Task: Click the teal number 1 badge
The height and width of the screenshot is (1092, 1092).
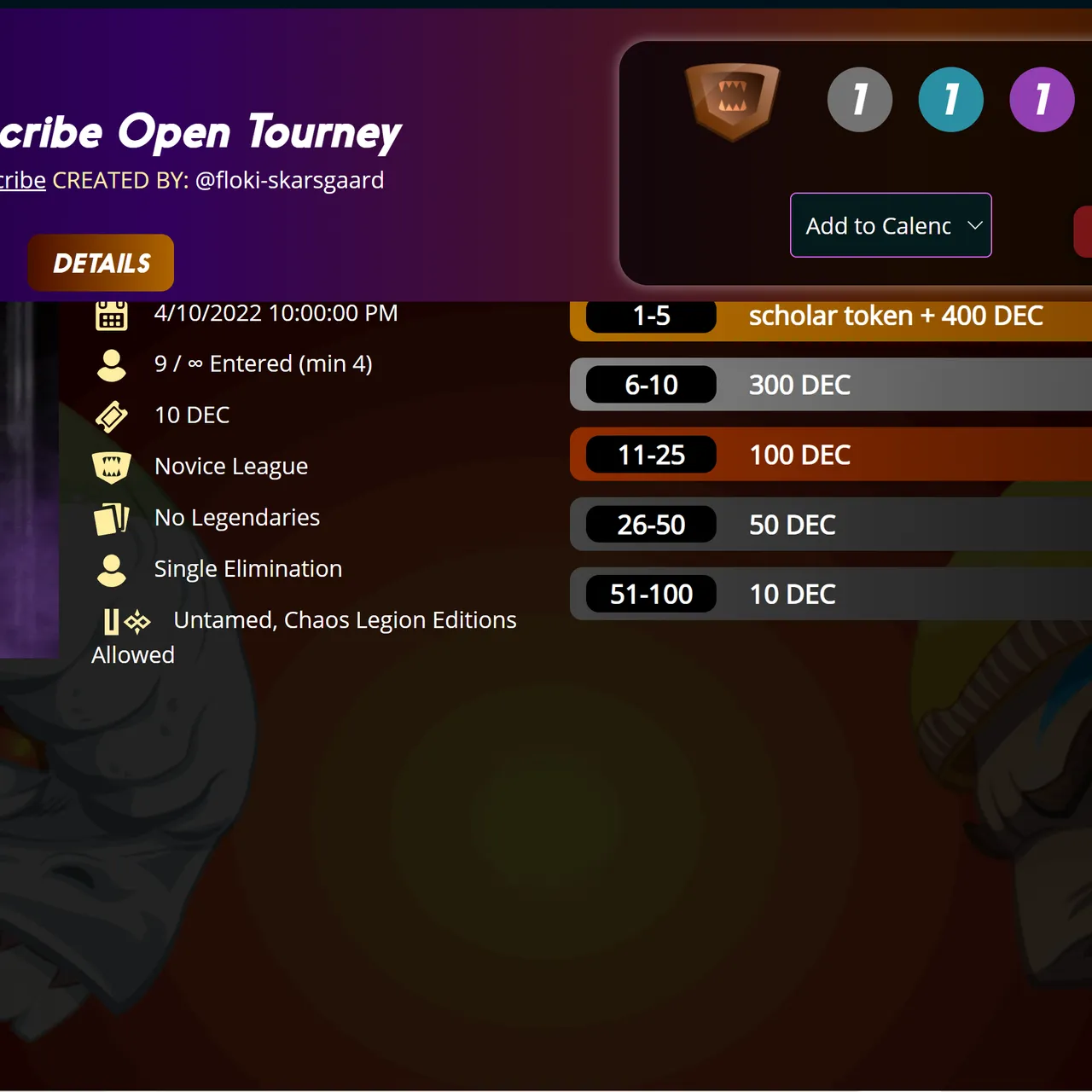Action: pos(950,98)
